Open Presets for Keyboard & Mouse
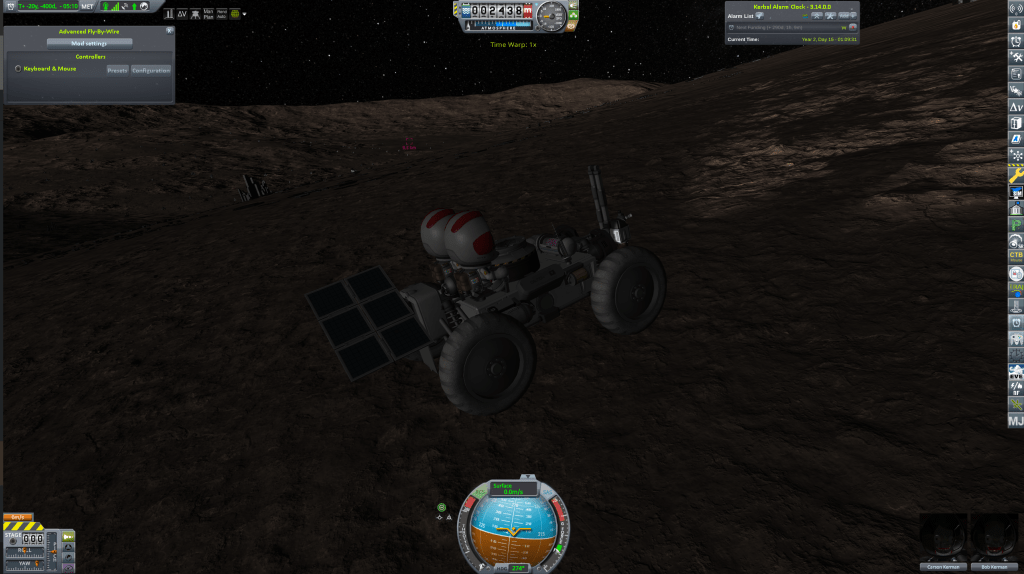 (x=117, y=70)
